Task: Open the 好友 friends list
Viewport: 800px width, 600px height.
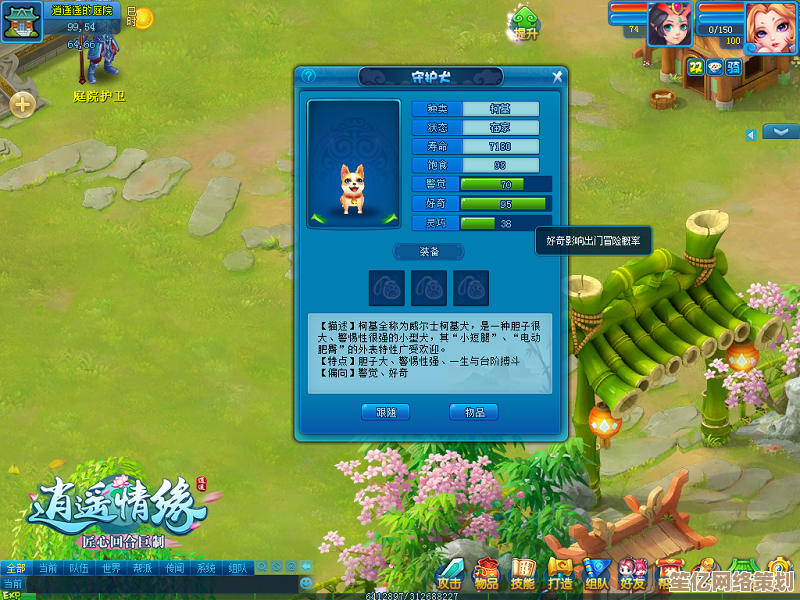Action: [632, 575]
